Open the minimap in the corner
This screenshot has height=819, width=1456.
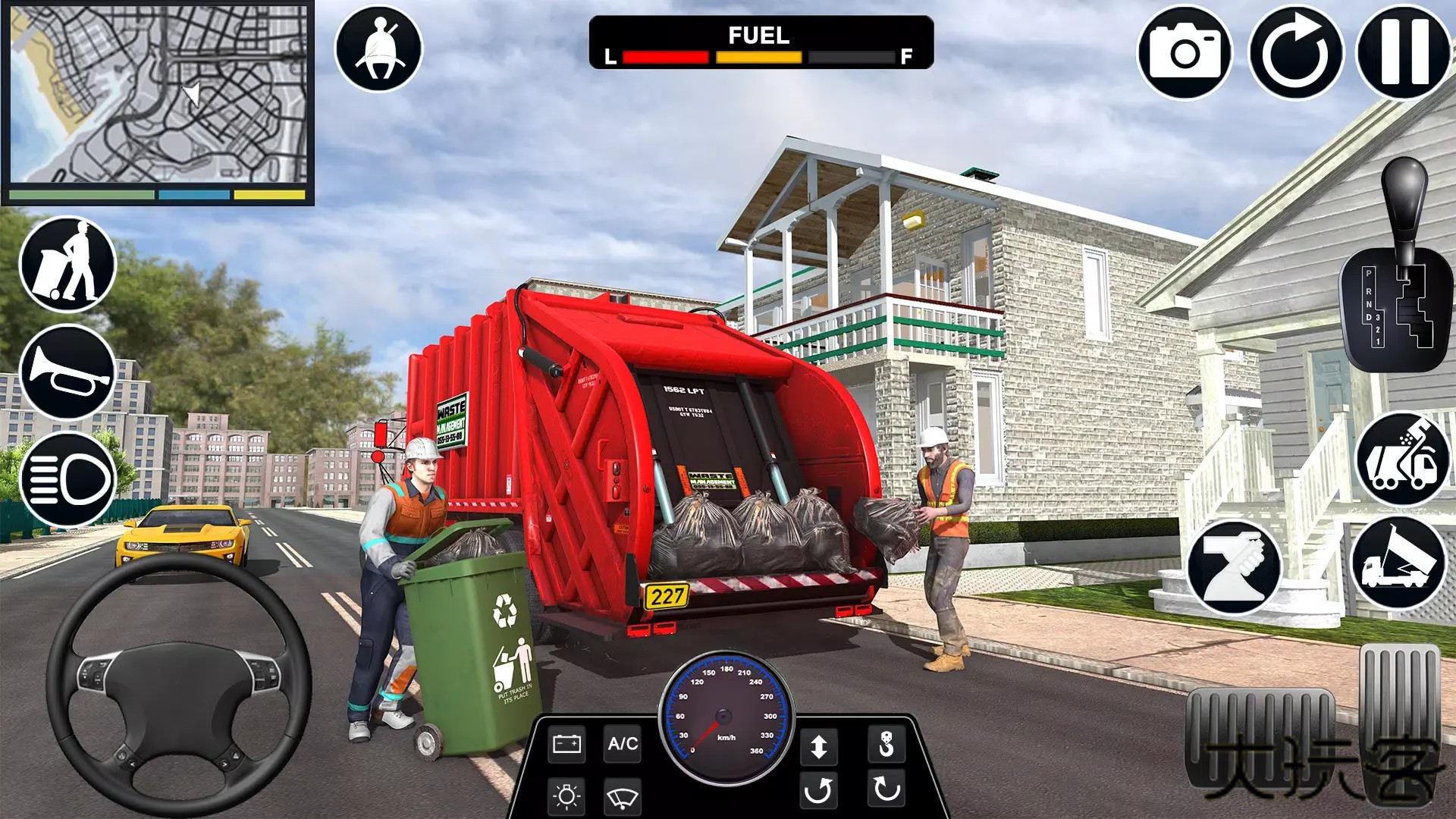click(159, 102)
